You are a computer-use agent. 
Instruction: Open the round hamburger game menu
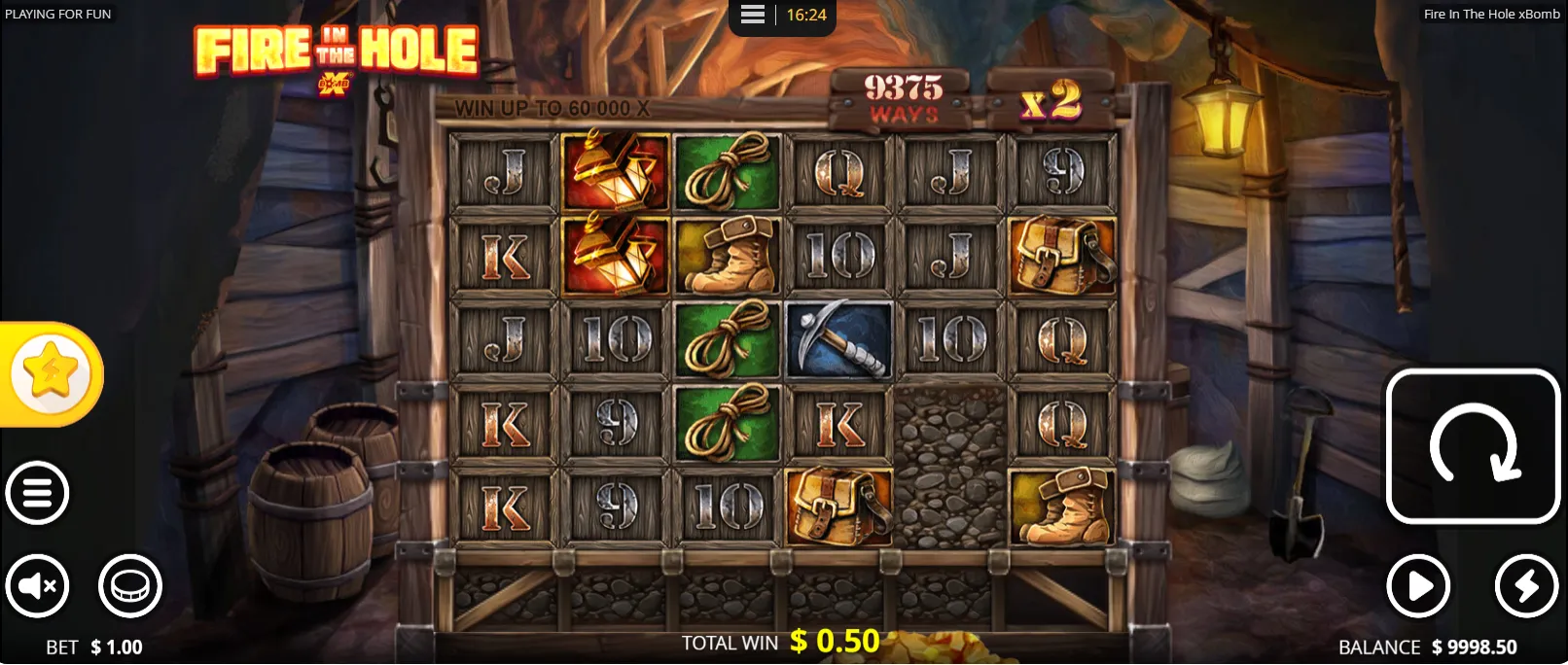[x=37, y=493]
